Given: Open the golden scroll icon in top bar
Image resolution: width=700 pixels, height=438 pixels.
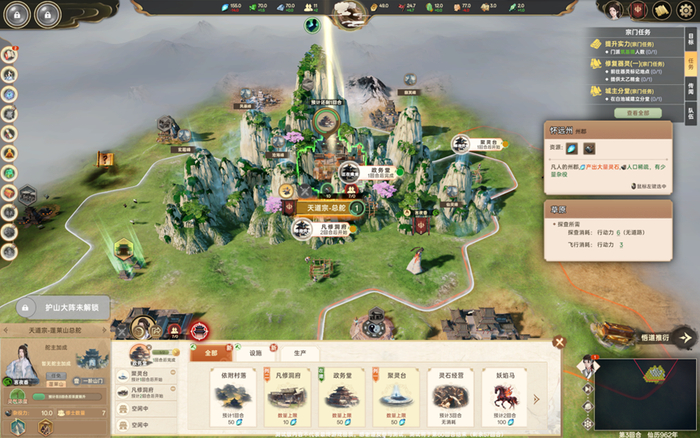Looking at the screenshot, I should (661, 10).
